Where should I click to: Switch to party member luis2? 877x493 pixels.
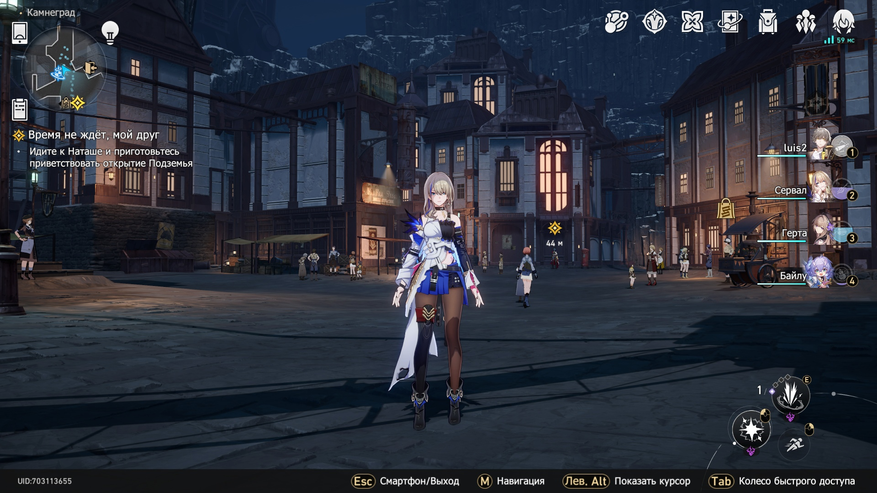click(x=822, y=147)
